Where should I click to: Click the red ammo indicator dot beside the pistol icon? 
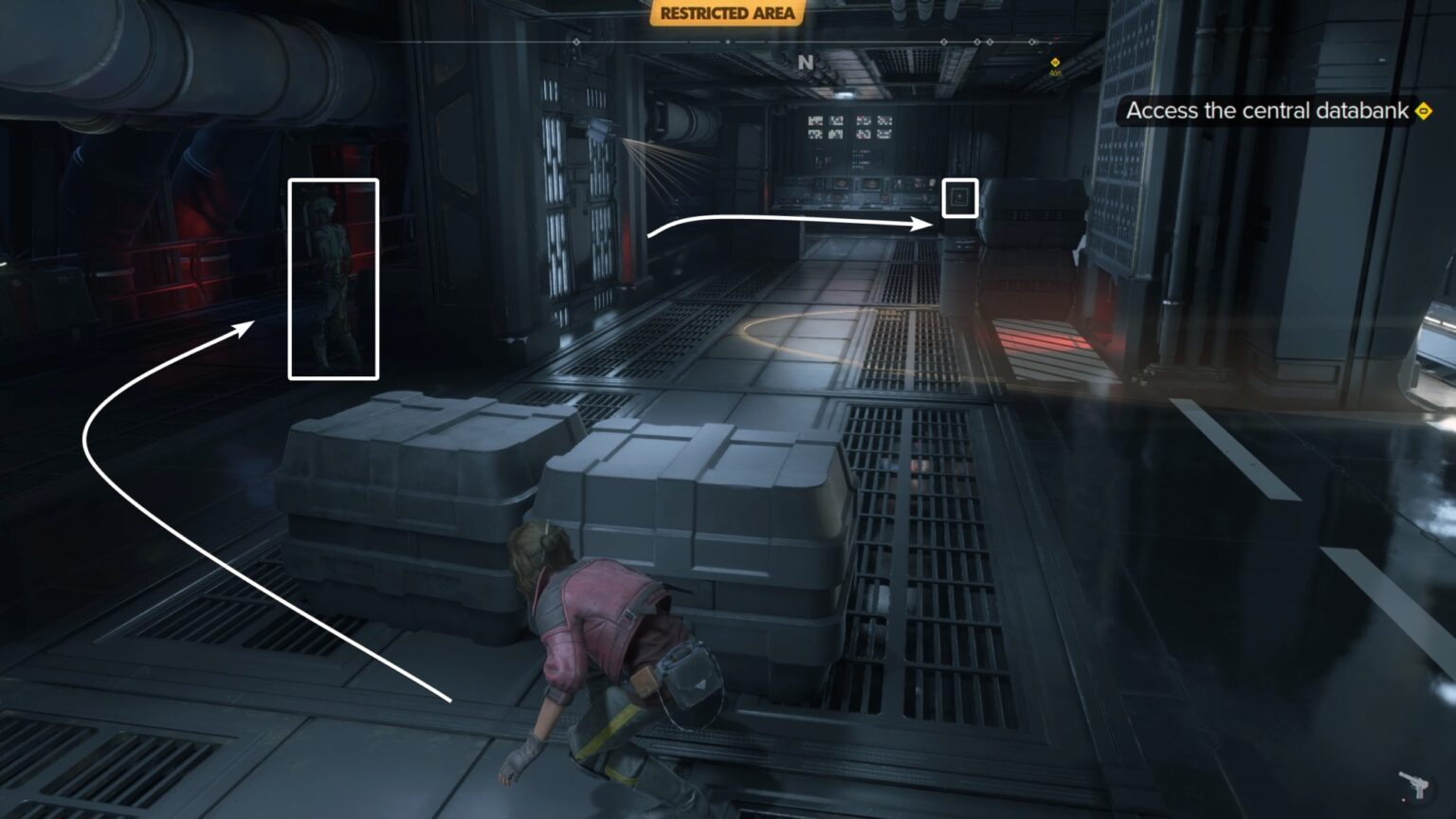pyautogui.click(x=1404, y=800)
